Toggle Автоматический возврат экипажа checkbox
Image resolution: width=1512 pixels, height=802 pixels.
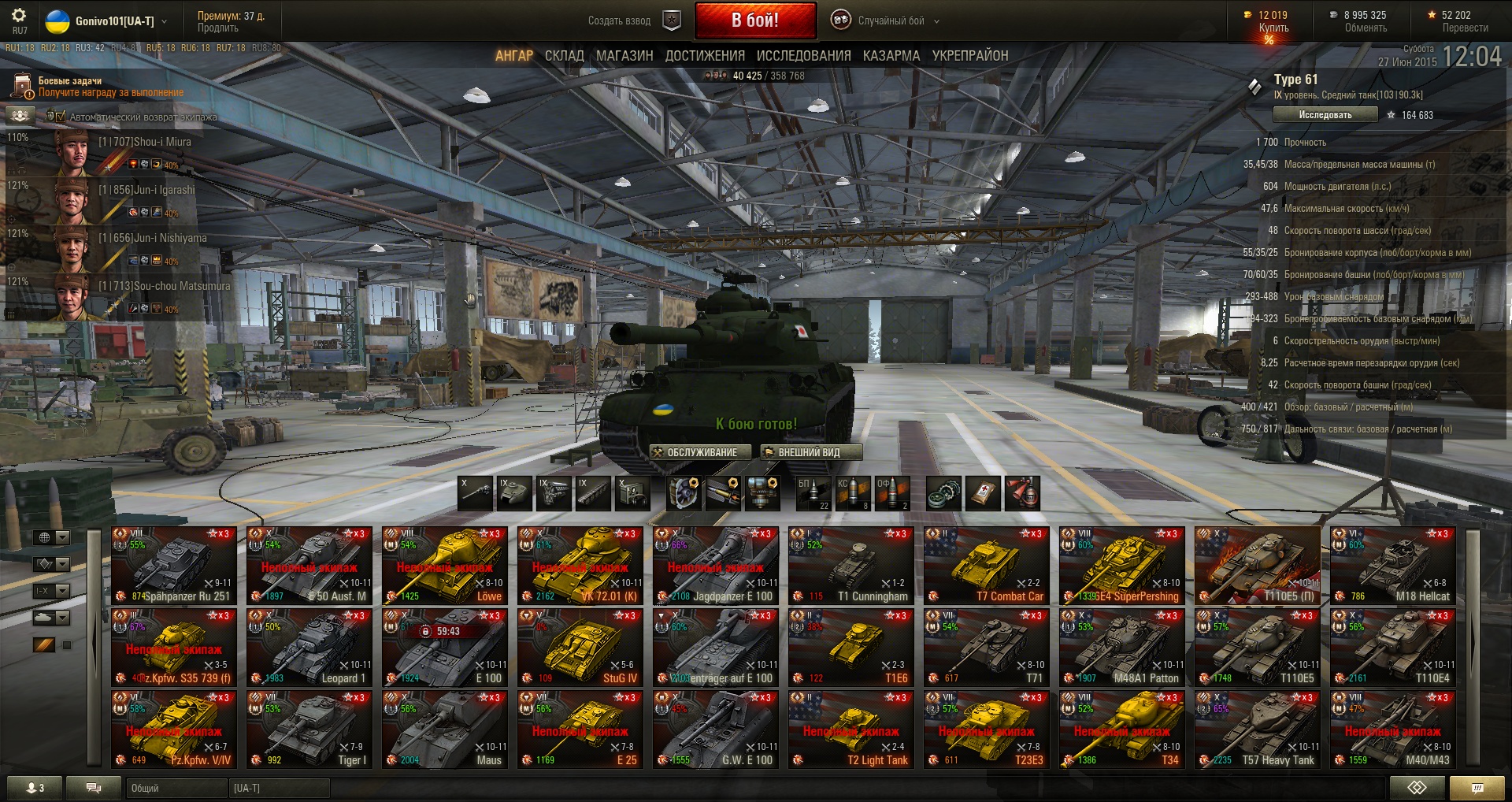click(x=61, y=117)
